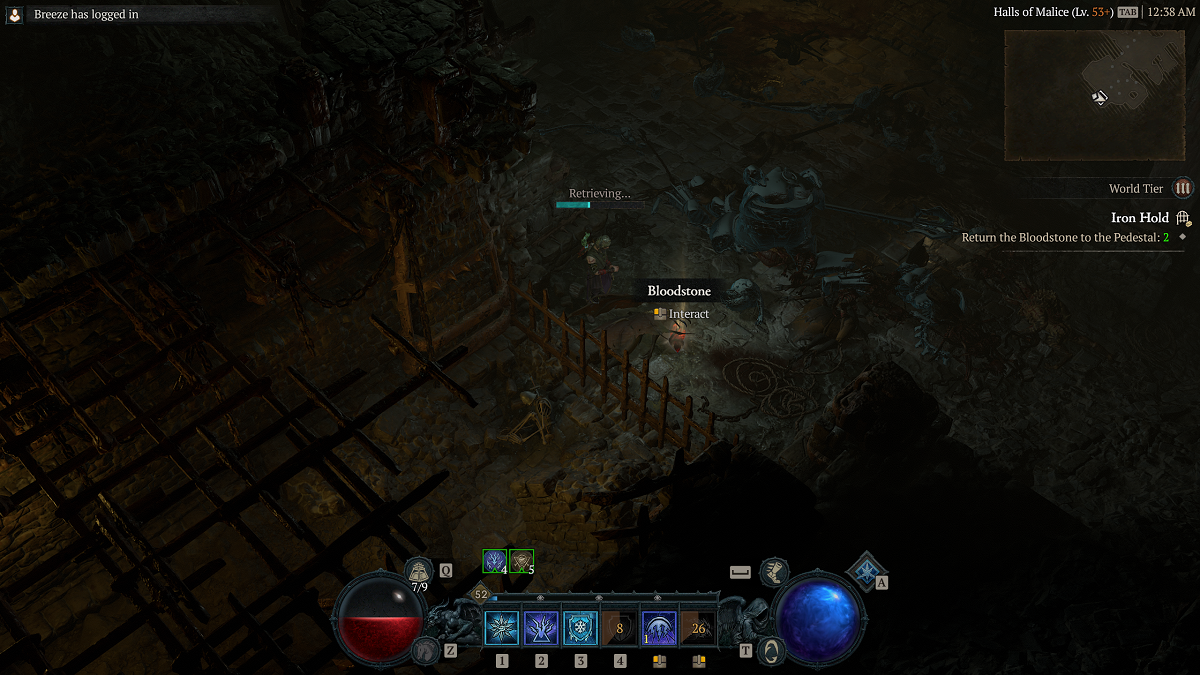Activate the snowflake shield skill
The width and height of the screenshot is (1200, 675).
point(580,628)
